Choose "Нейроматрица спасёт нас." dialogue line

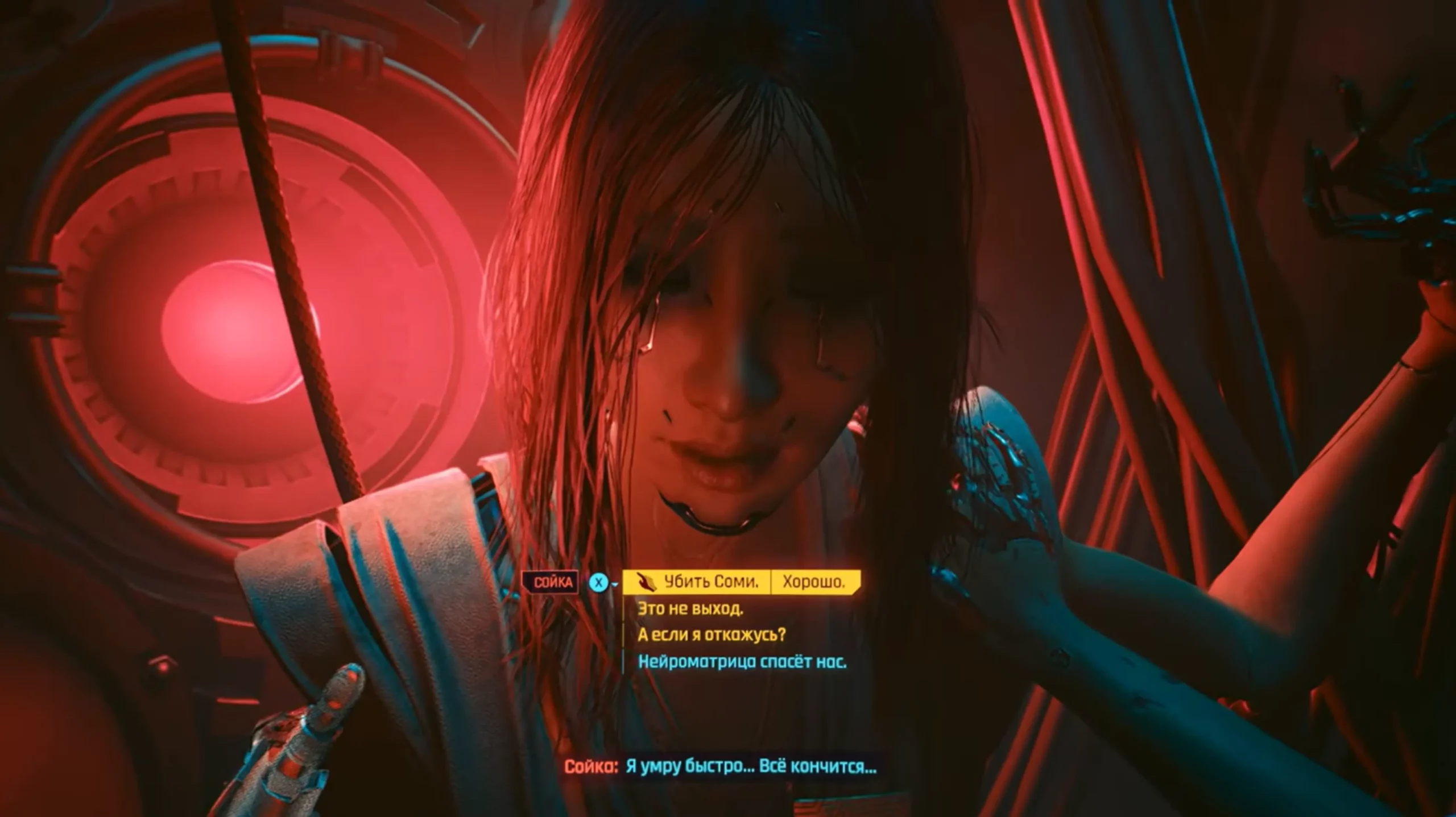pyautogui.click(x=742, y=661)
